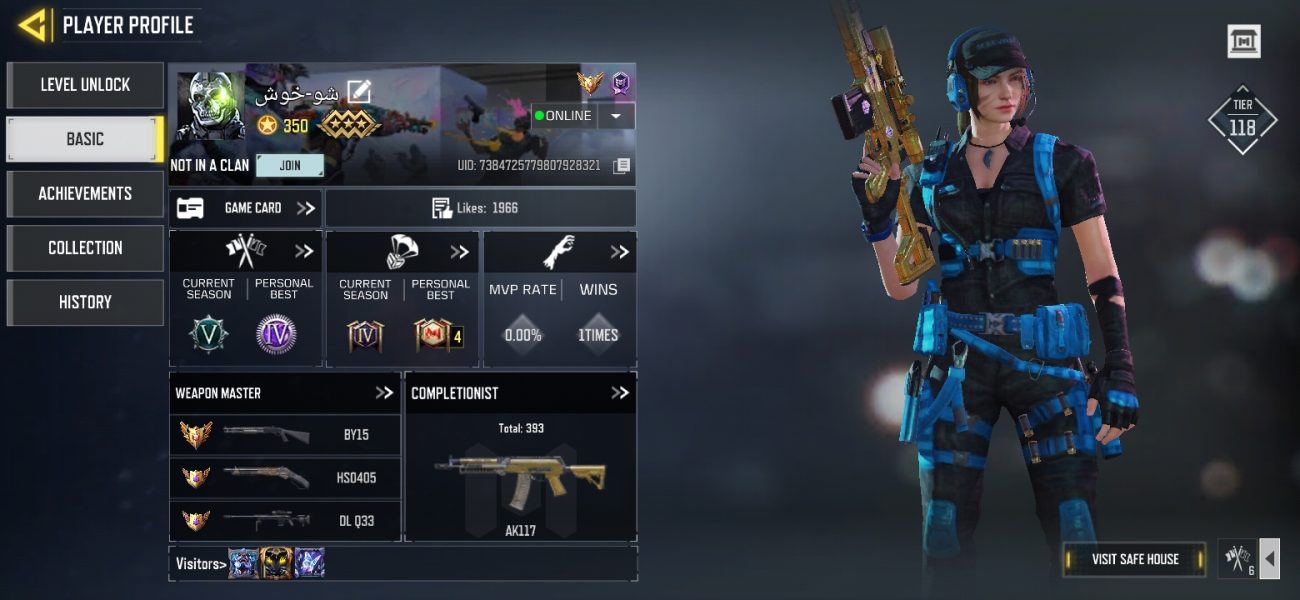Select the Basic profile tab
Viewport: 1300px width, 600px height.
85,139
